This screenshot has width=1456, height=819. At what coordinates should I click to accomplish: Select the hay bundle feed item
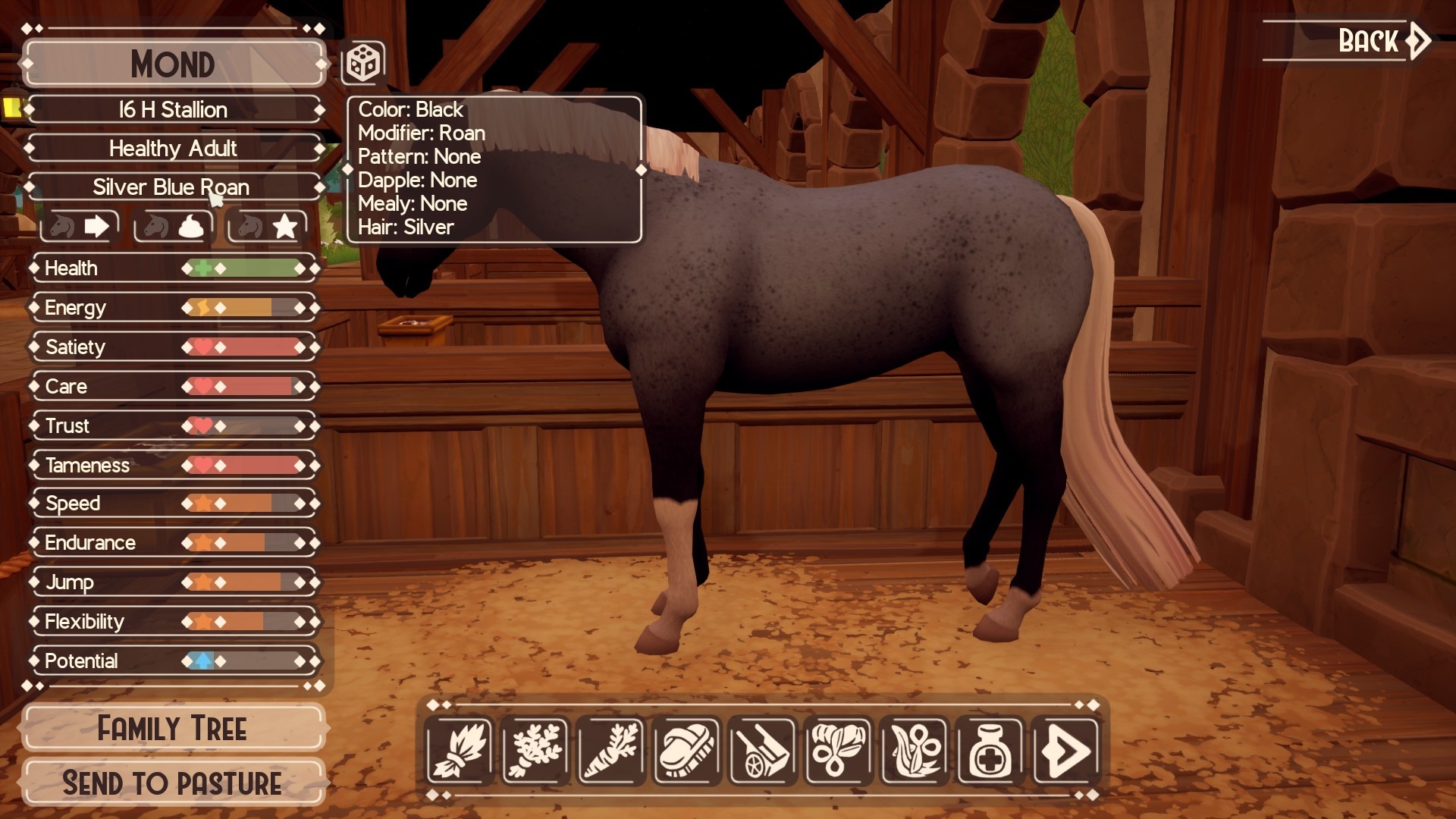pyautogui.click(x=459, y=751)
